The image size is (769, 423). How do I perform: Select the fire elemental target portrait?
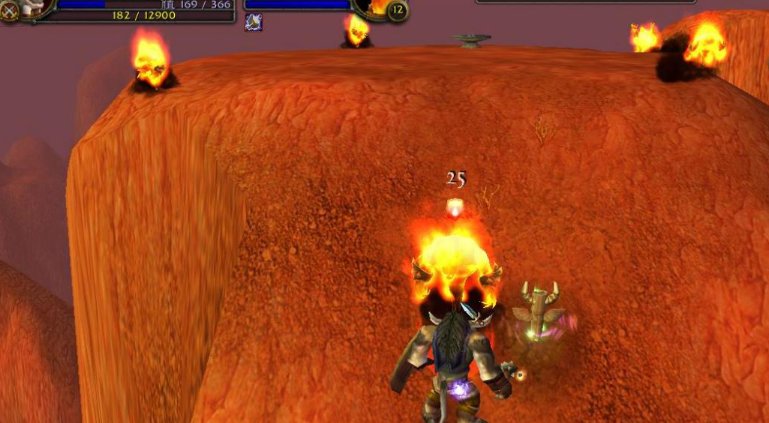(379, 6)
